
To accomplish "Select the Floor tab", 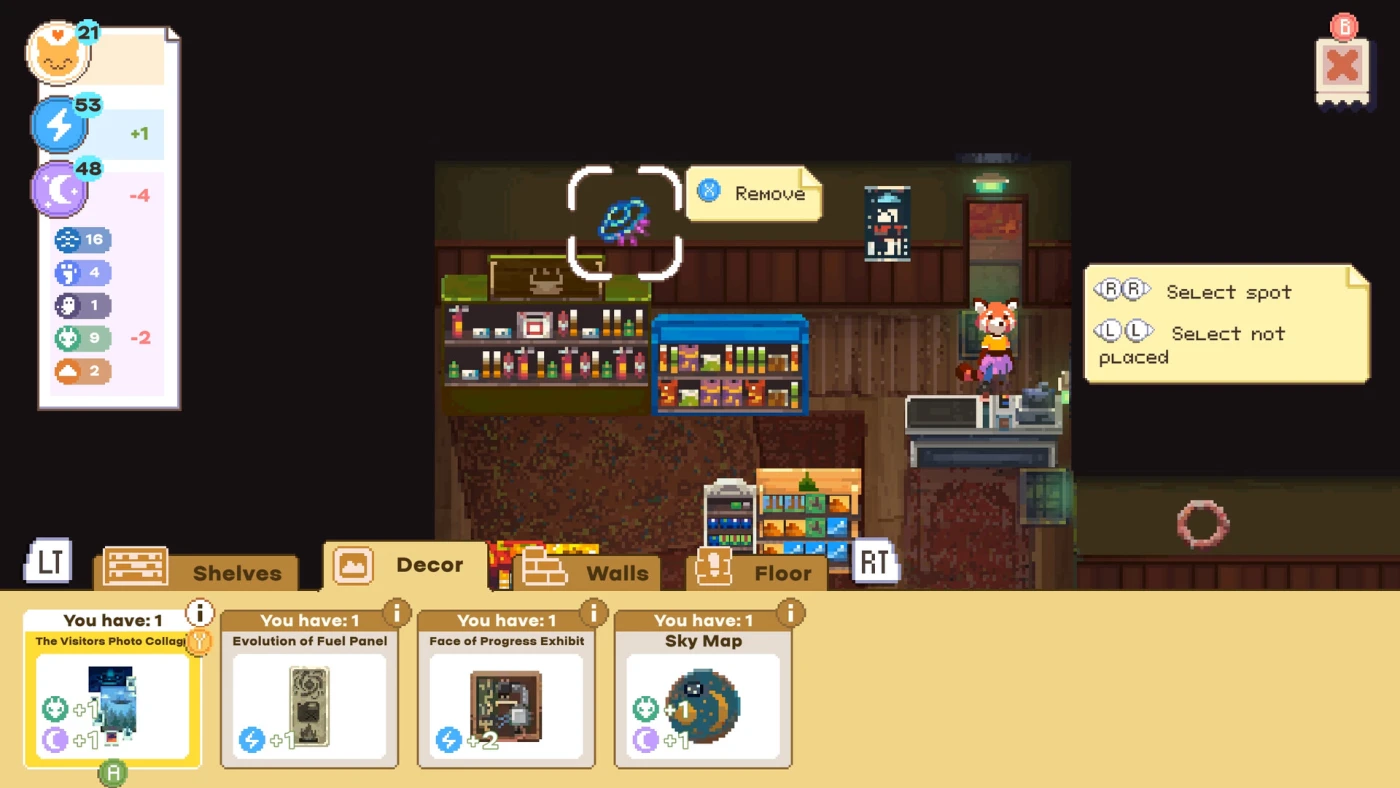I will [757, 572].
